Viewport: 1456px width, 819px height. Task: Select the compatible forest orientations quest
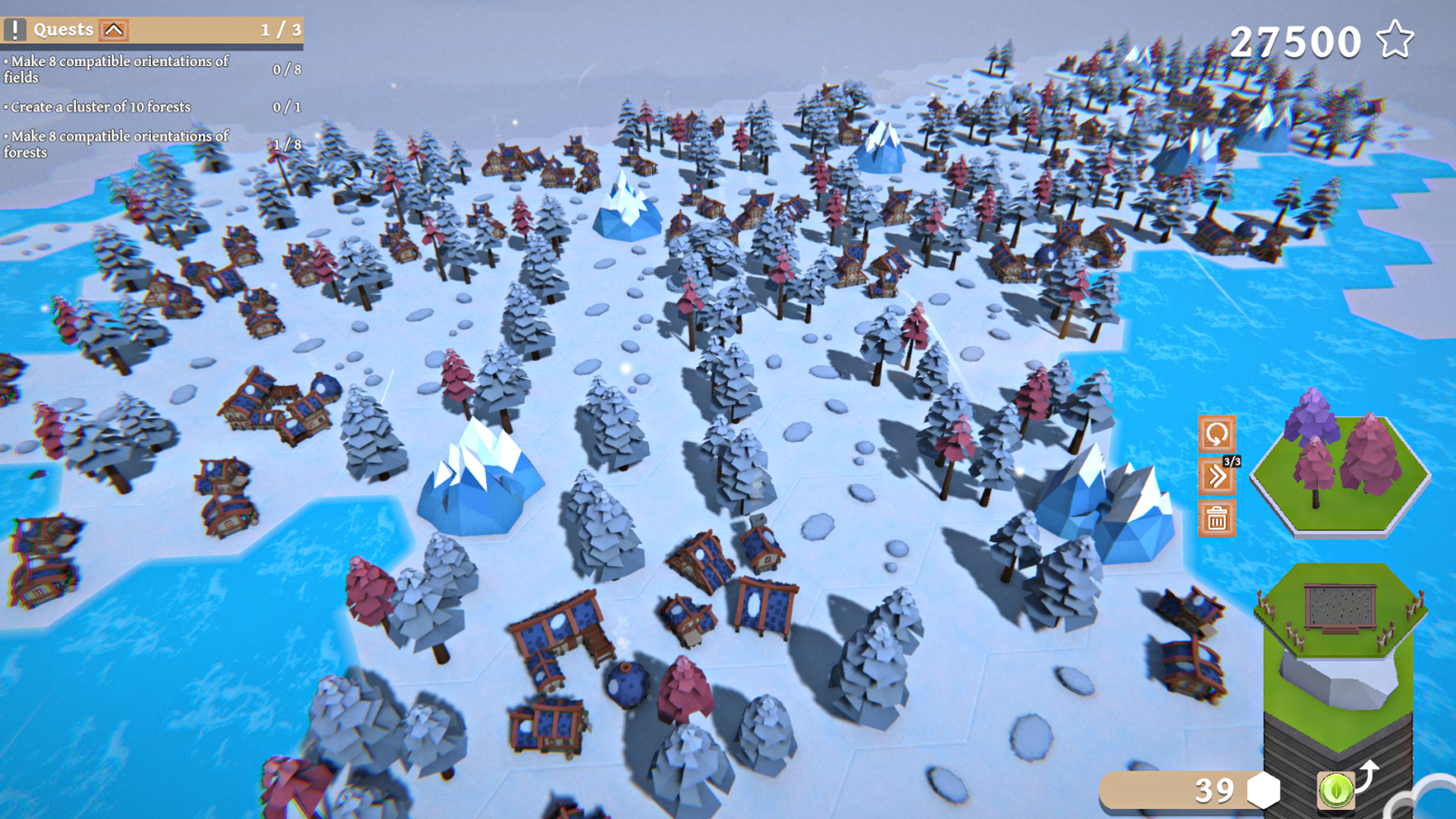point(118,144)
